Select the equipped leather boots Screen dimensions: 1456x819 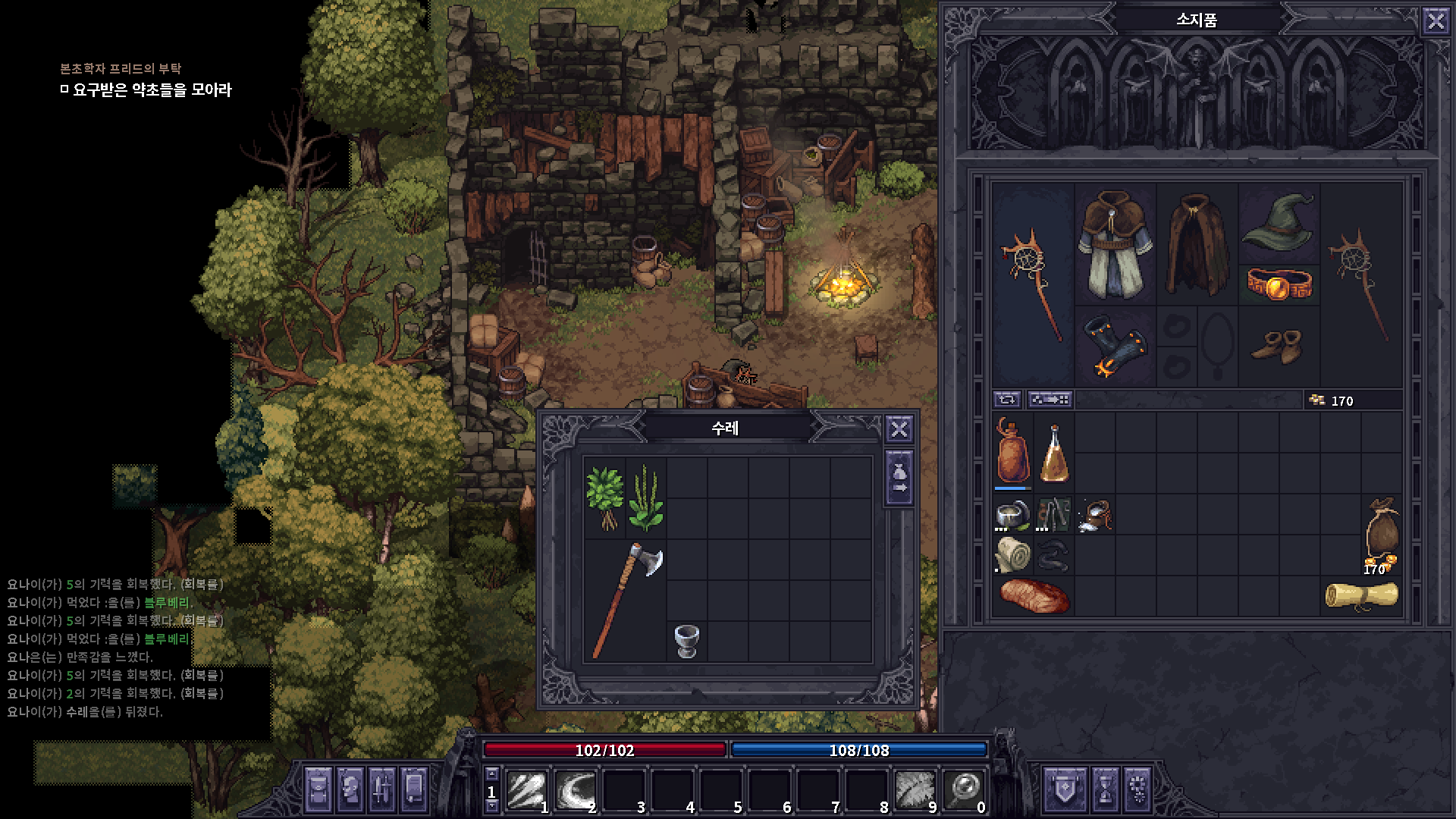[x=1279, y=346]
